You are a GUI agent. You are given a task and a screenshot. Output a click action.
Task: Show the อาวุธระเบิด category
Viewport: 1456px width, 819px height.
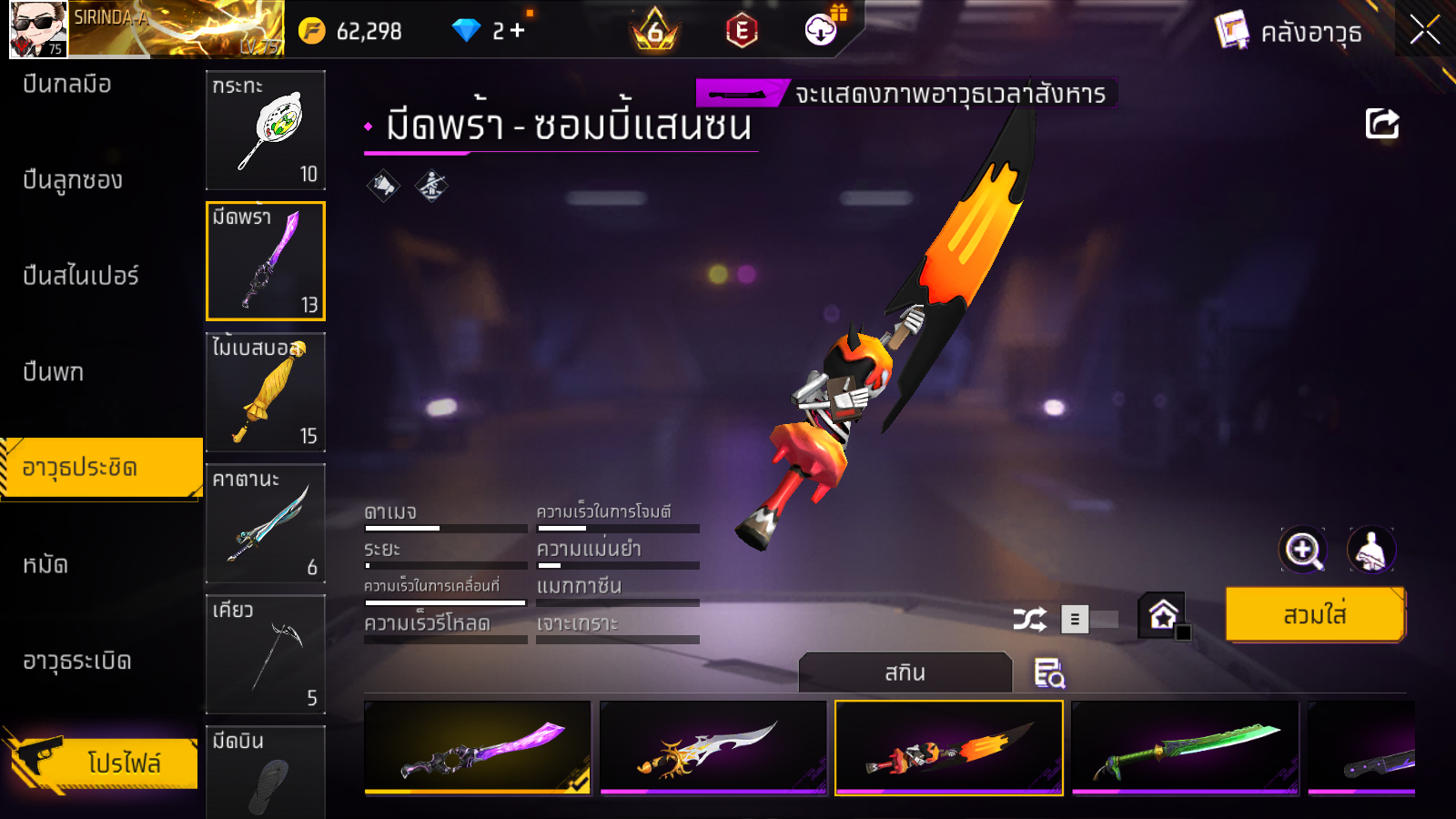click(77, 661)
